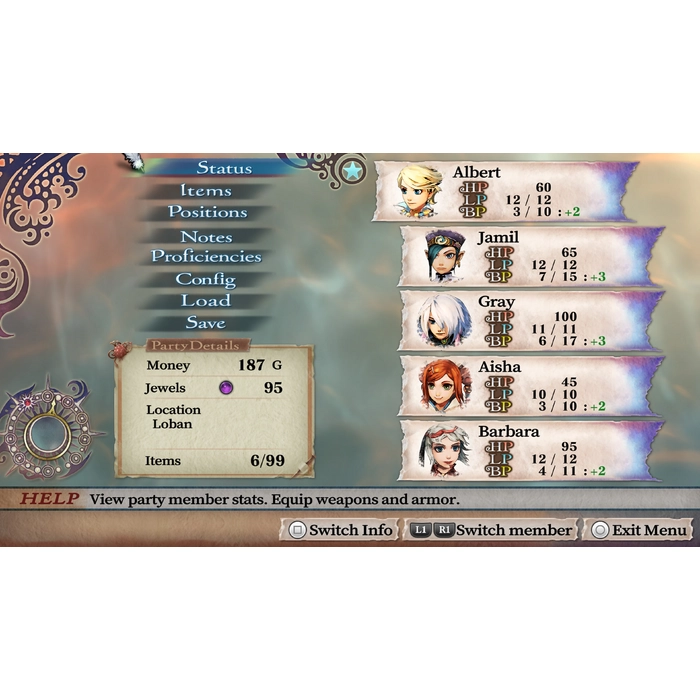The height and width of the screenshot is (700, 700).
Task: Choose Jamil's party member card
Action: tap(530, 255)
